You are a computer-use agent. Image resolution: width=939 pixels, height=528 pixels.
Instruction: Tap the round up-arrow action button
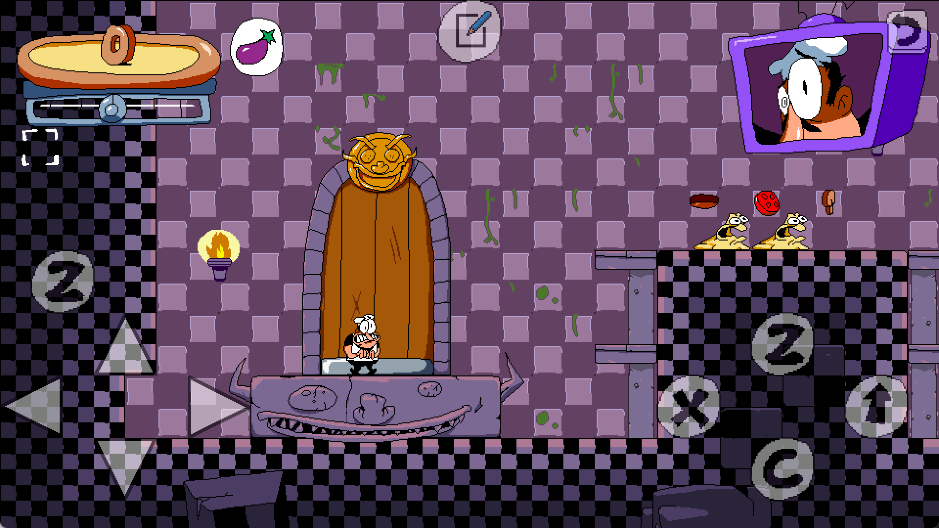pos(876,407)
